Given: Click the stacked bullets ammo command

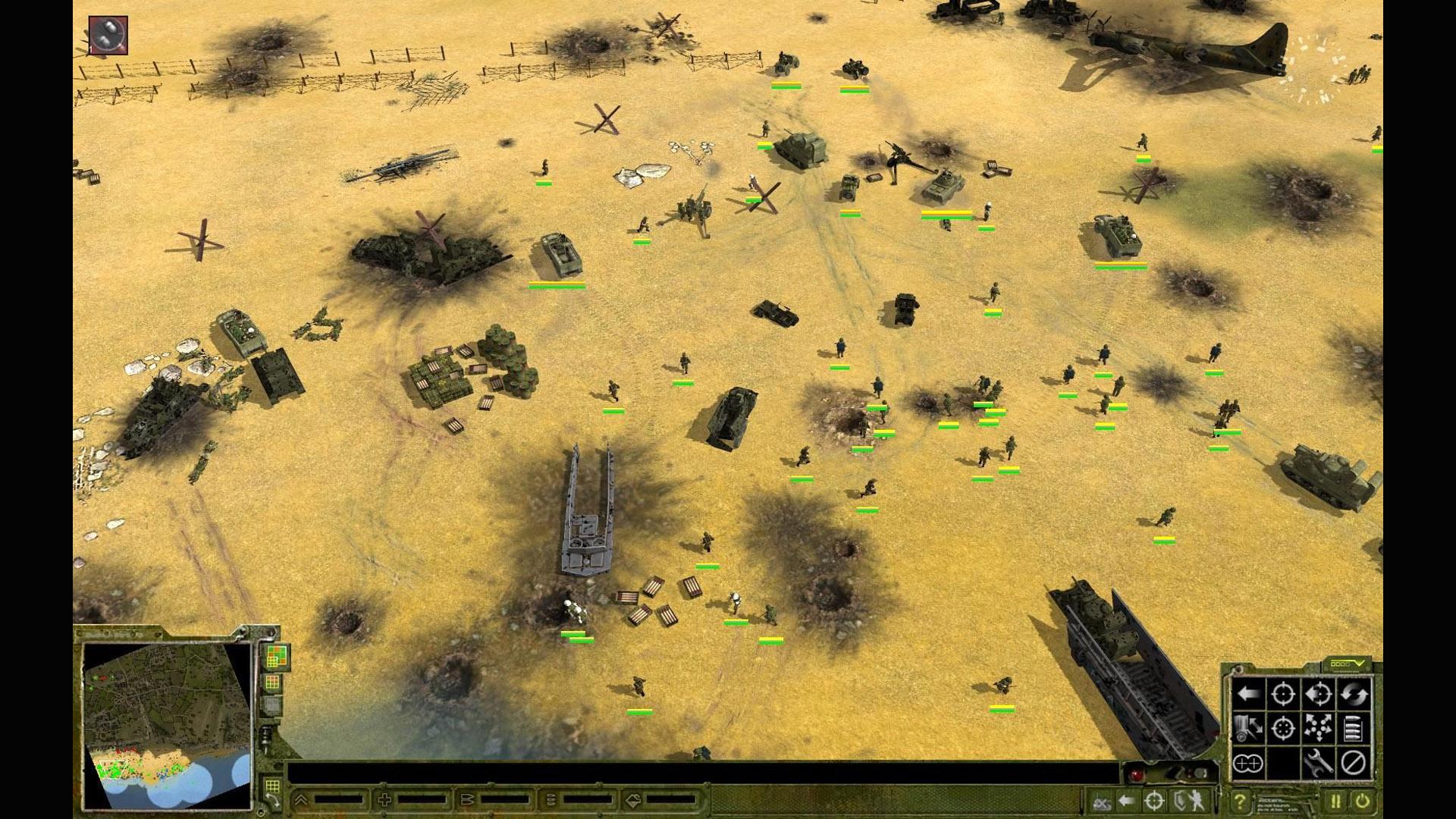Looking at the screenshot, I should [1354, 728].
